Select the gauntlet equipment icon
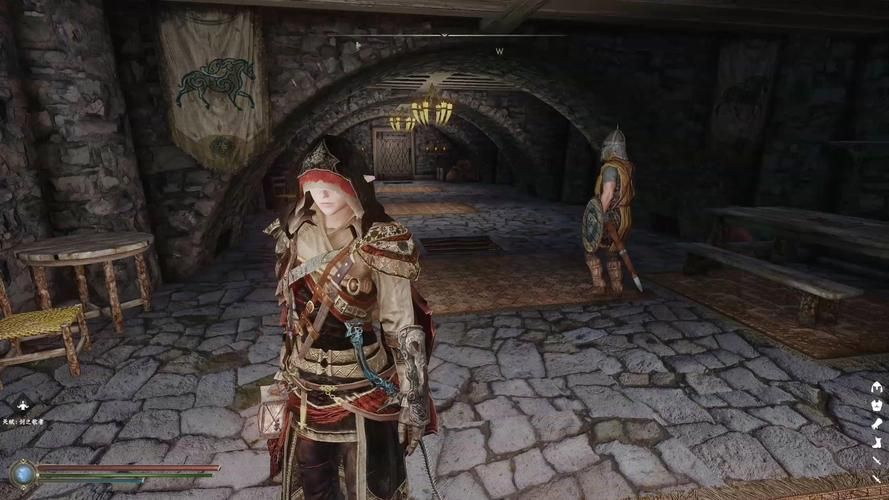889x500 pixels. 877,423
